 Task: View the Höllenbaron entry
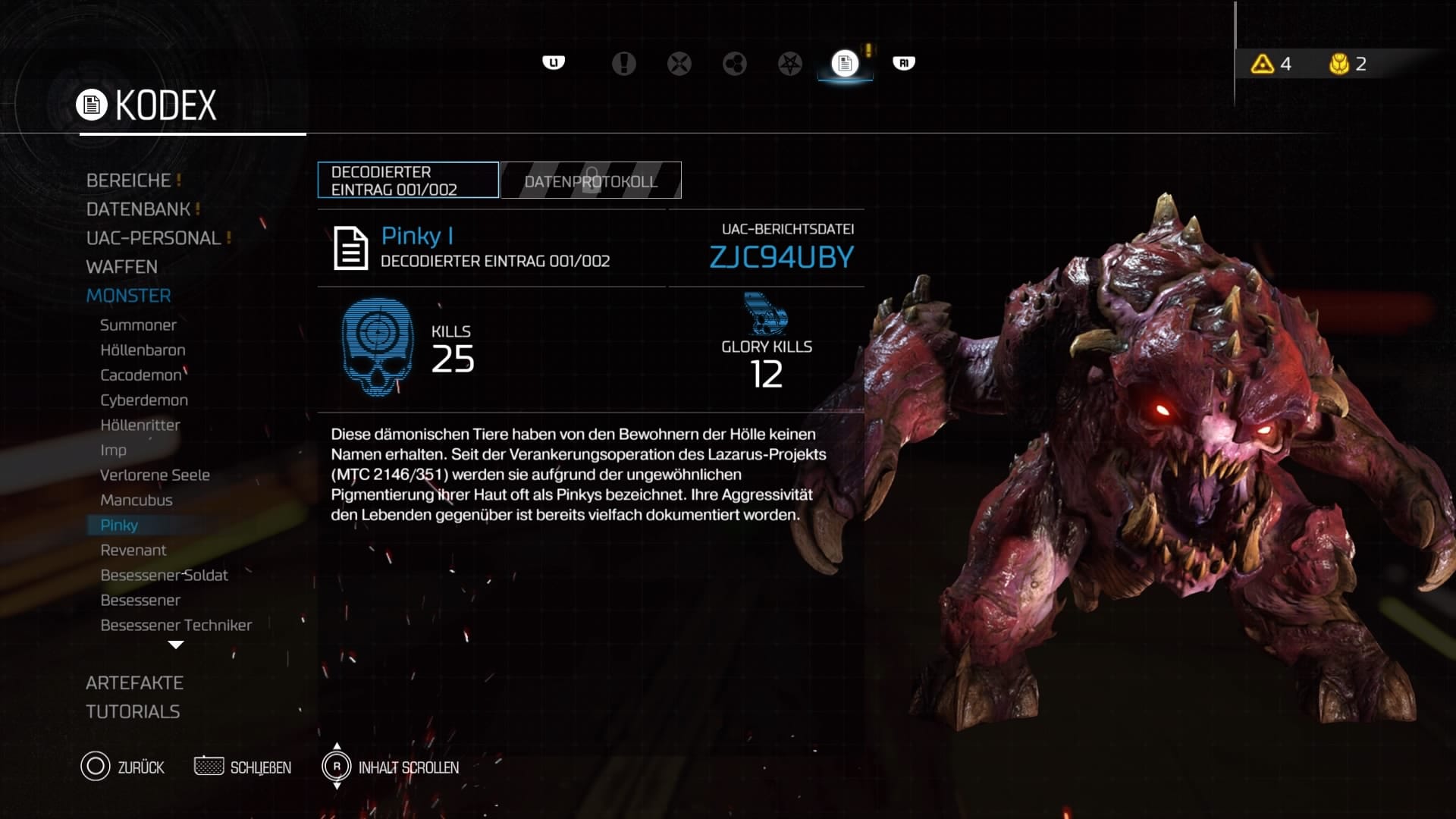click(143, 350)
